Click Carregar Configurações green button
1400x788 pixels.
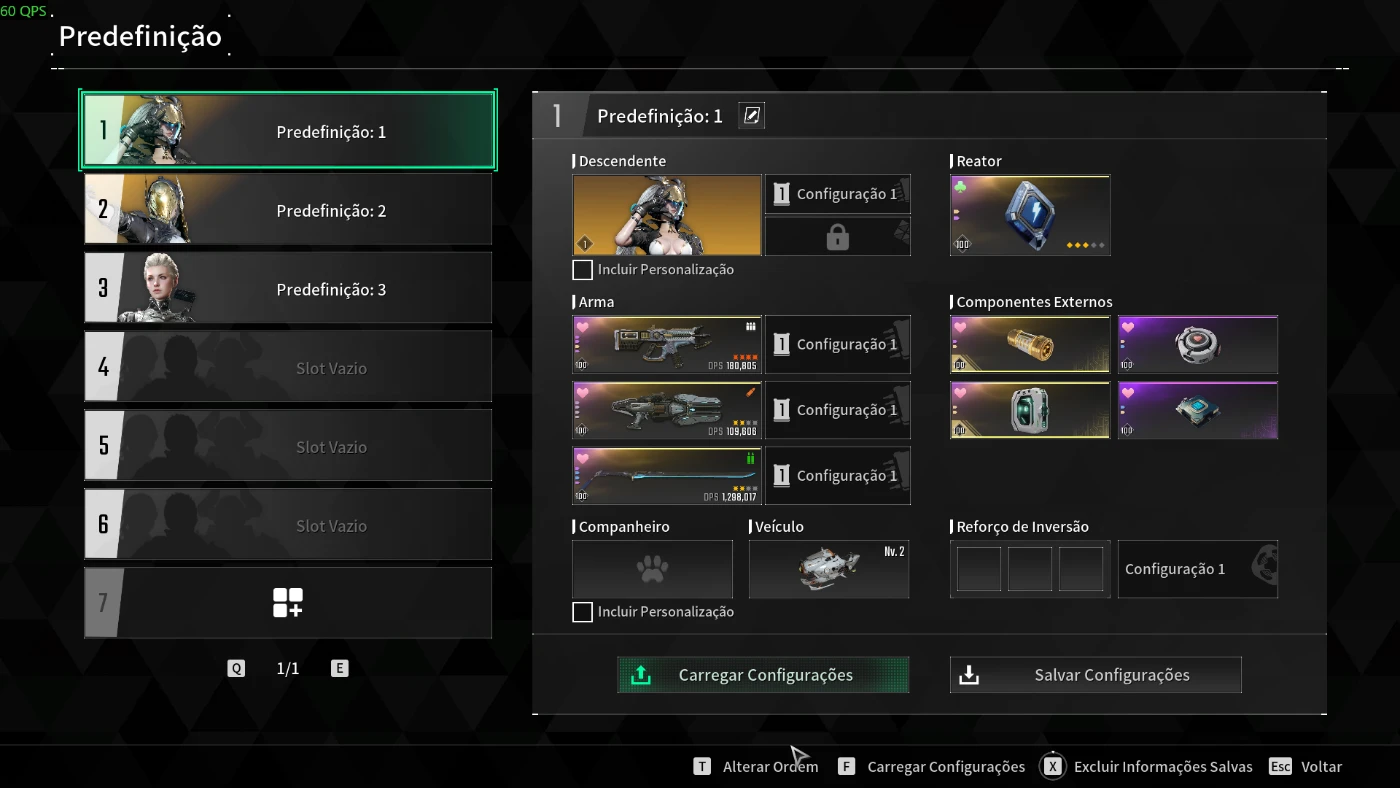(763, 675)
